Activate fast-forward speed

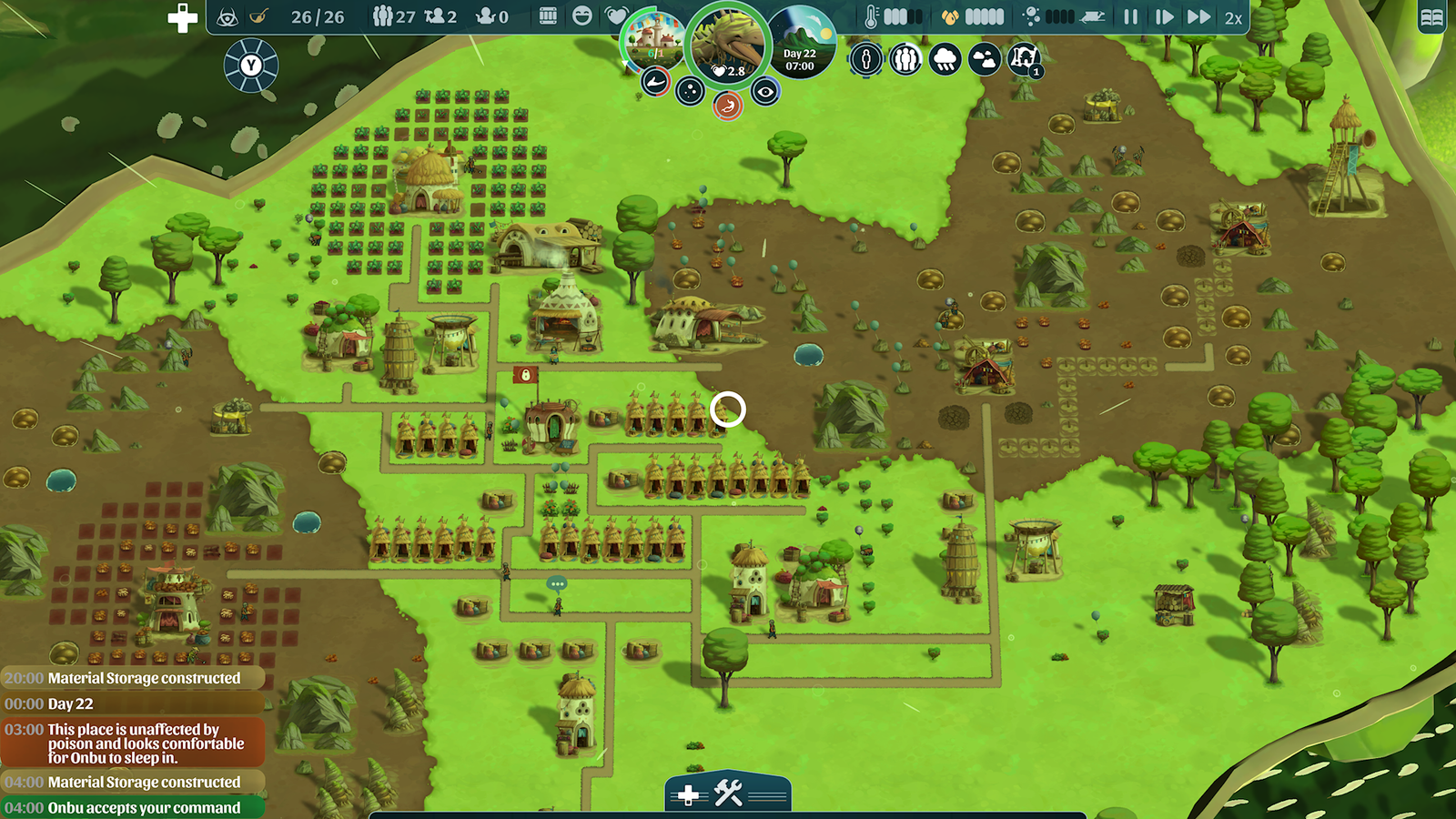(x=1198, y=16)
